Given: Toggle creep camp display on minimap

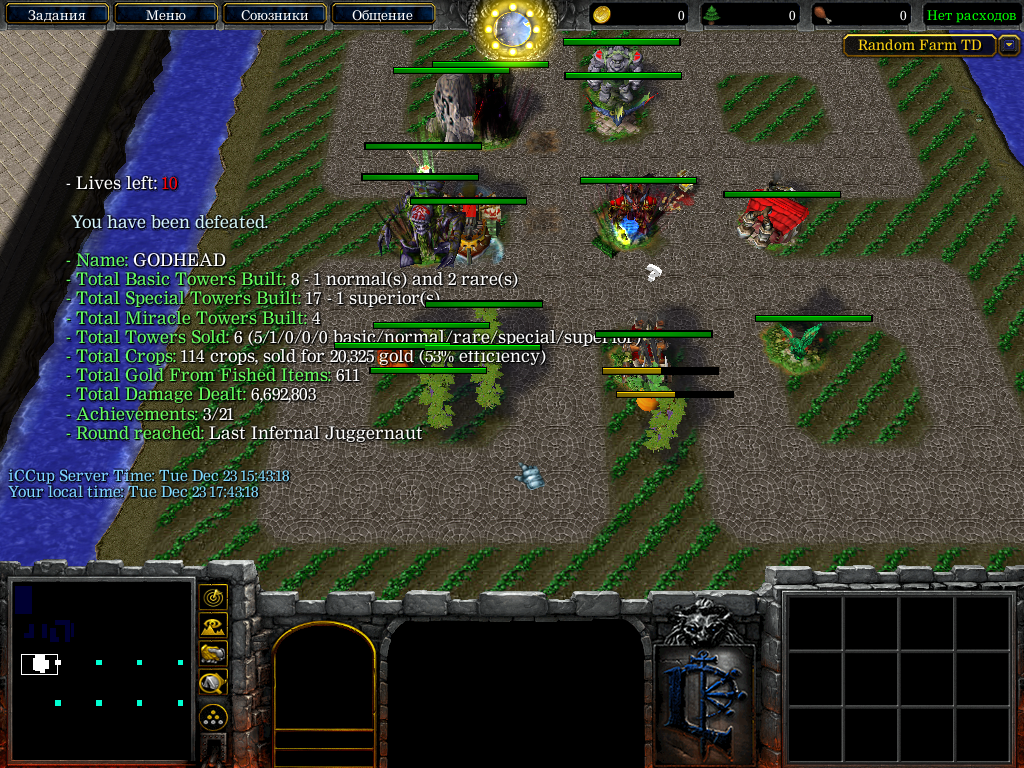Looking at the screenshot, I should (213, 683).
